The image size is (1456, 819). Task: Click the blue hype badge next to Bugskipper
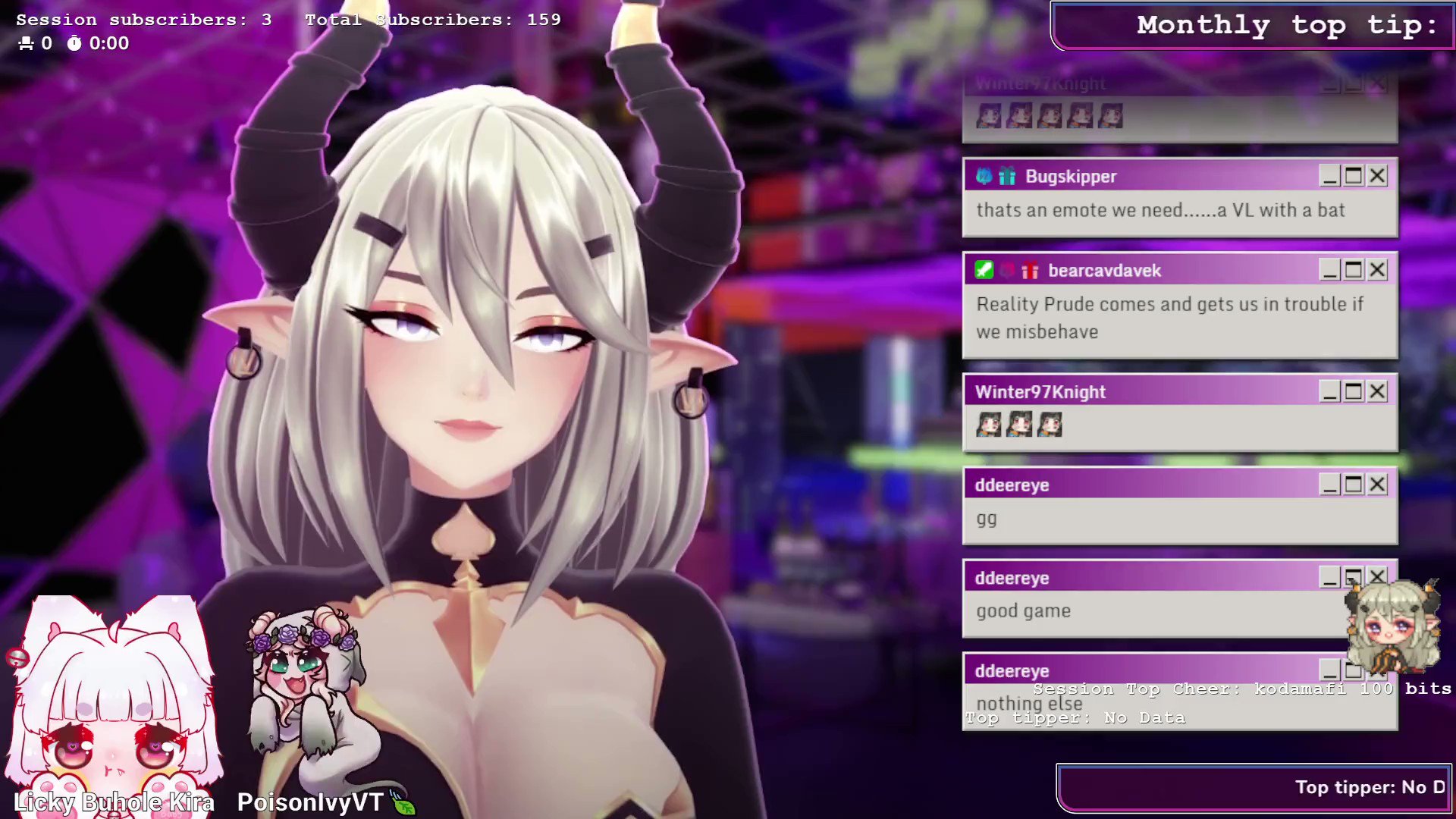[984, 175]
